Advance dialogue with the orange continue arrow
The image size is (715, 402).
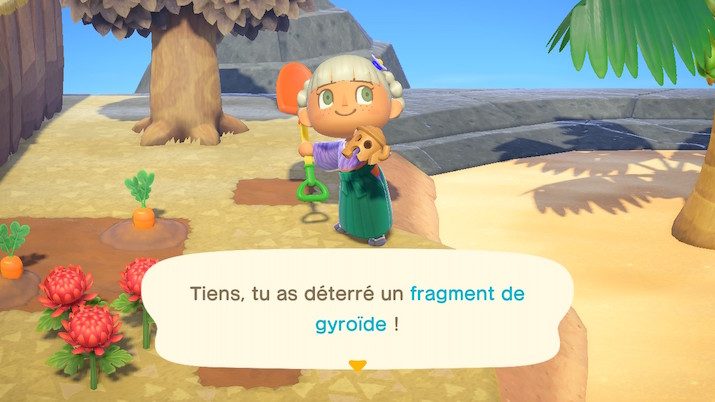click(x=357, y=365)
